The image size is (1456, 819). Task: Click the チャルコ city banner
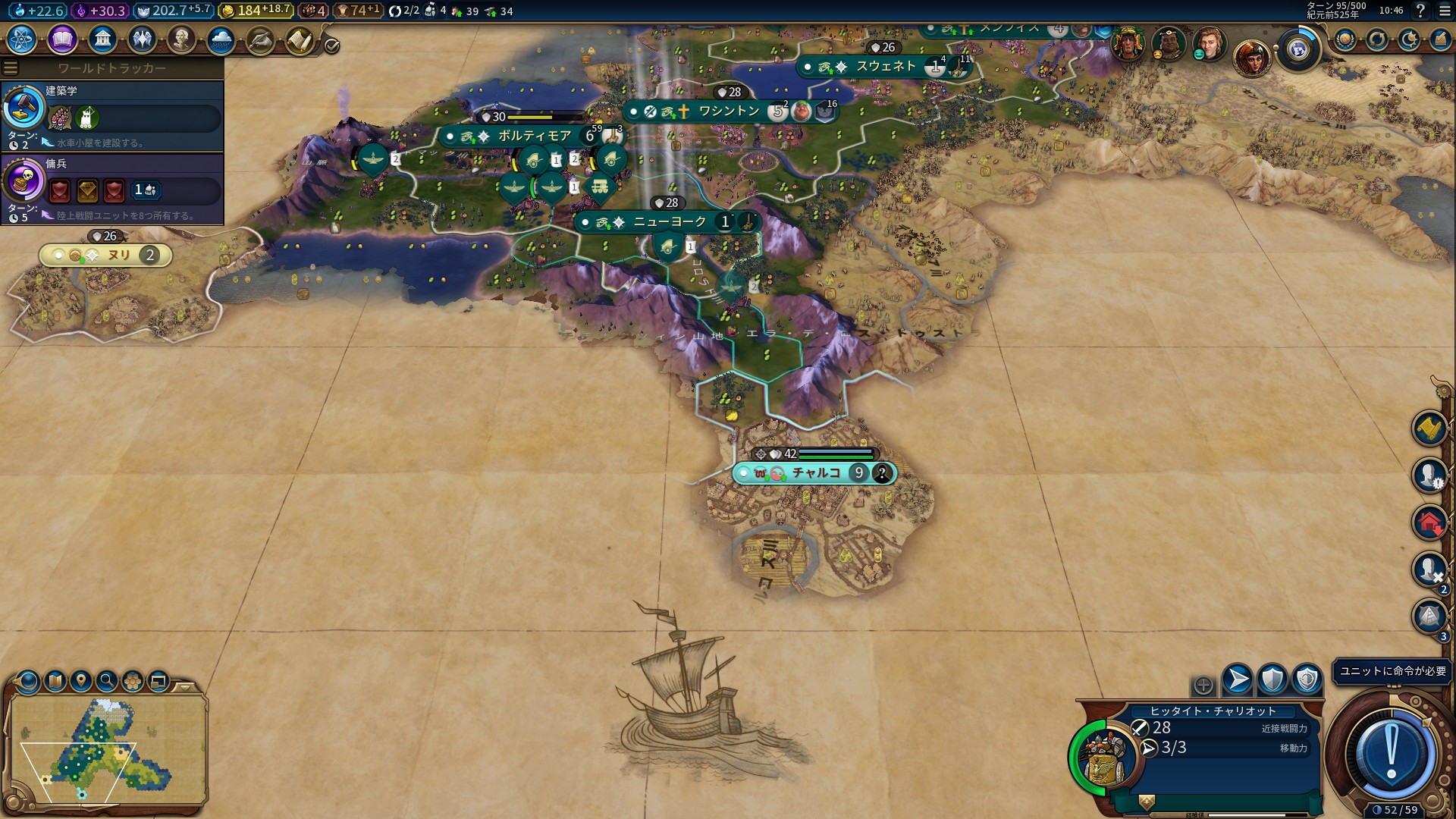[x=815, y=473]
